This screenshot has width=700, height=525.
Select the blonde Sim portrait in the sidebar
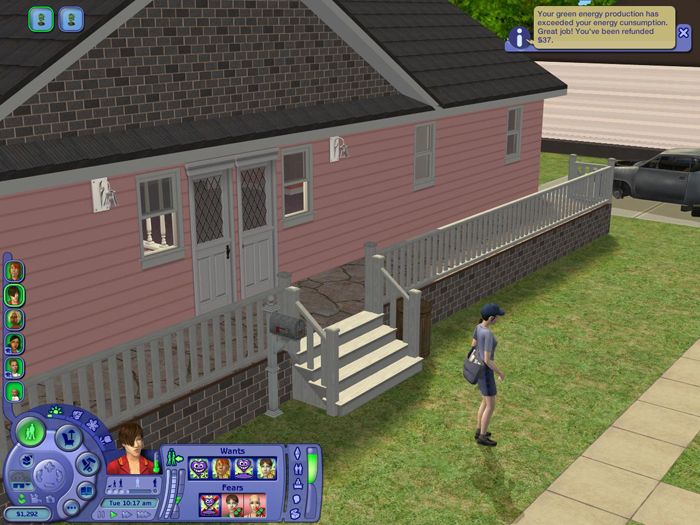14,319
